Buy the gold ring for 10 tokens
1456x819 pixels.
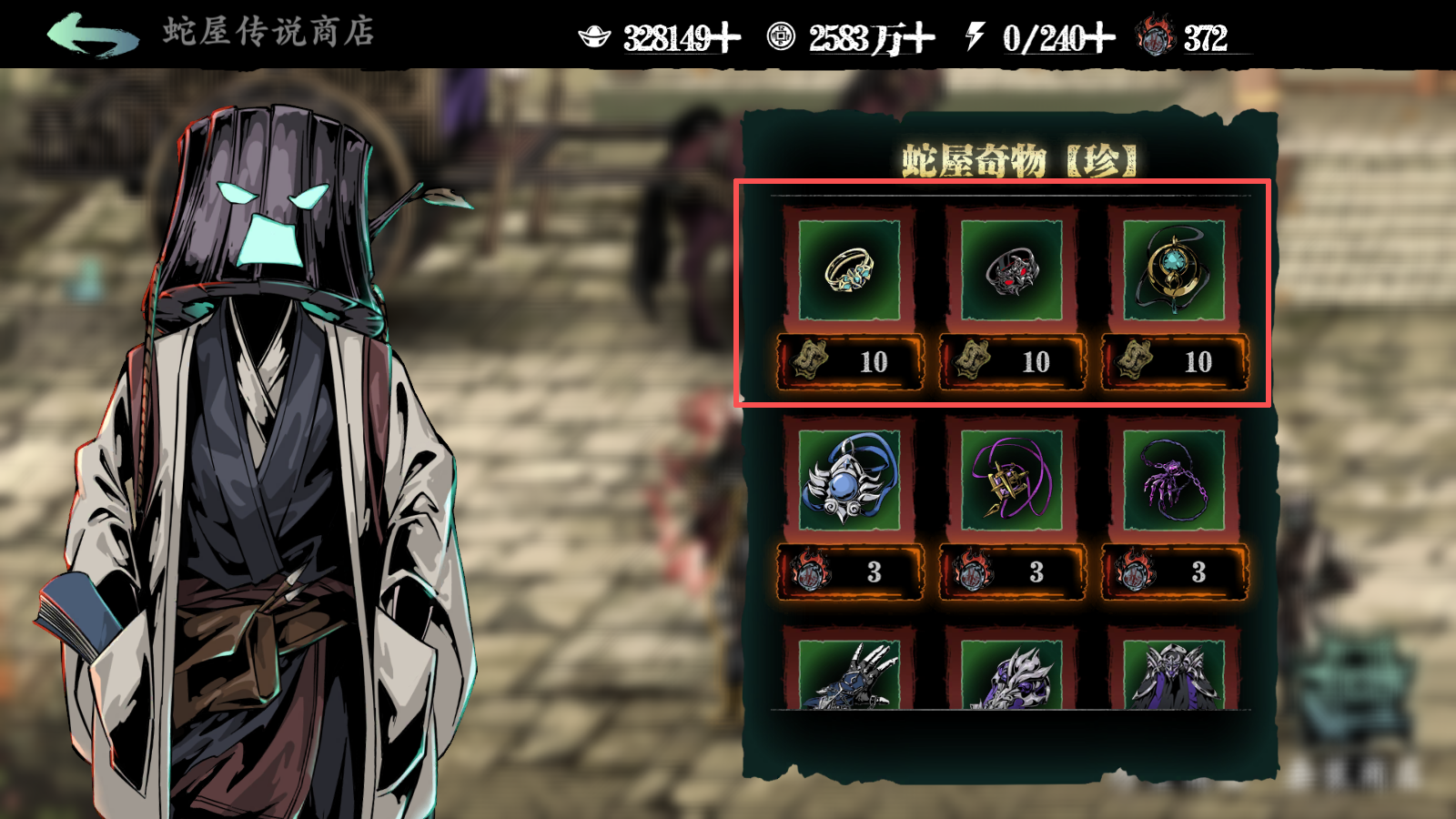[x=851, y=361]
